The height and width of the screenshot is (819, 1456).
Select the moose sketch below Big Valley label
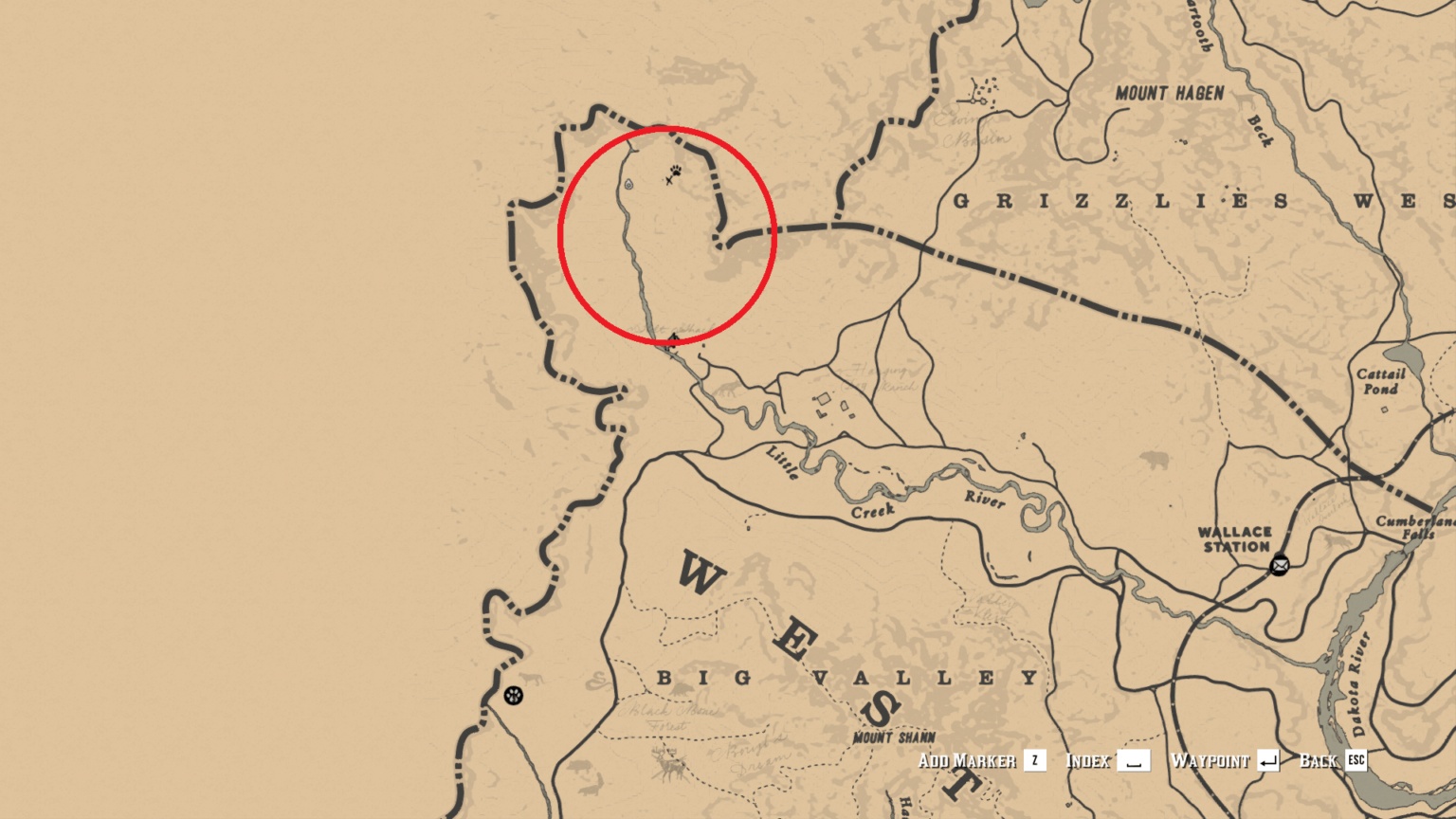coord(669,764)
